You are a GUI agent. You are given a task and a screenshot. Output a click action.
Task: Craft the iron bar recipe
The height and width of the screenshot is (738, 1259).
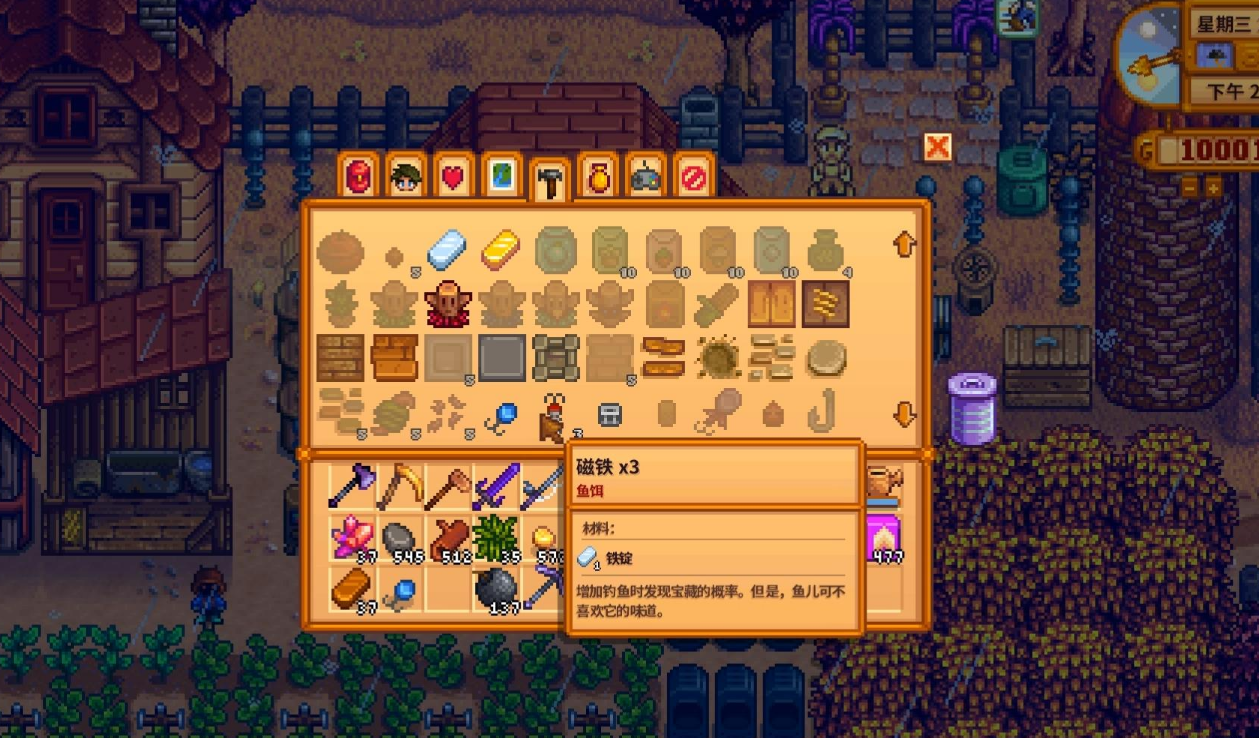pos(447,250)
